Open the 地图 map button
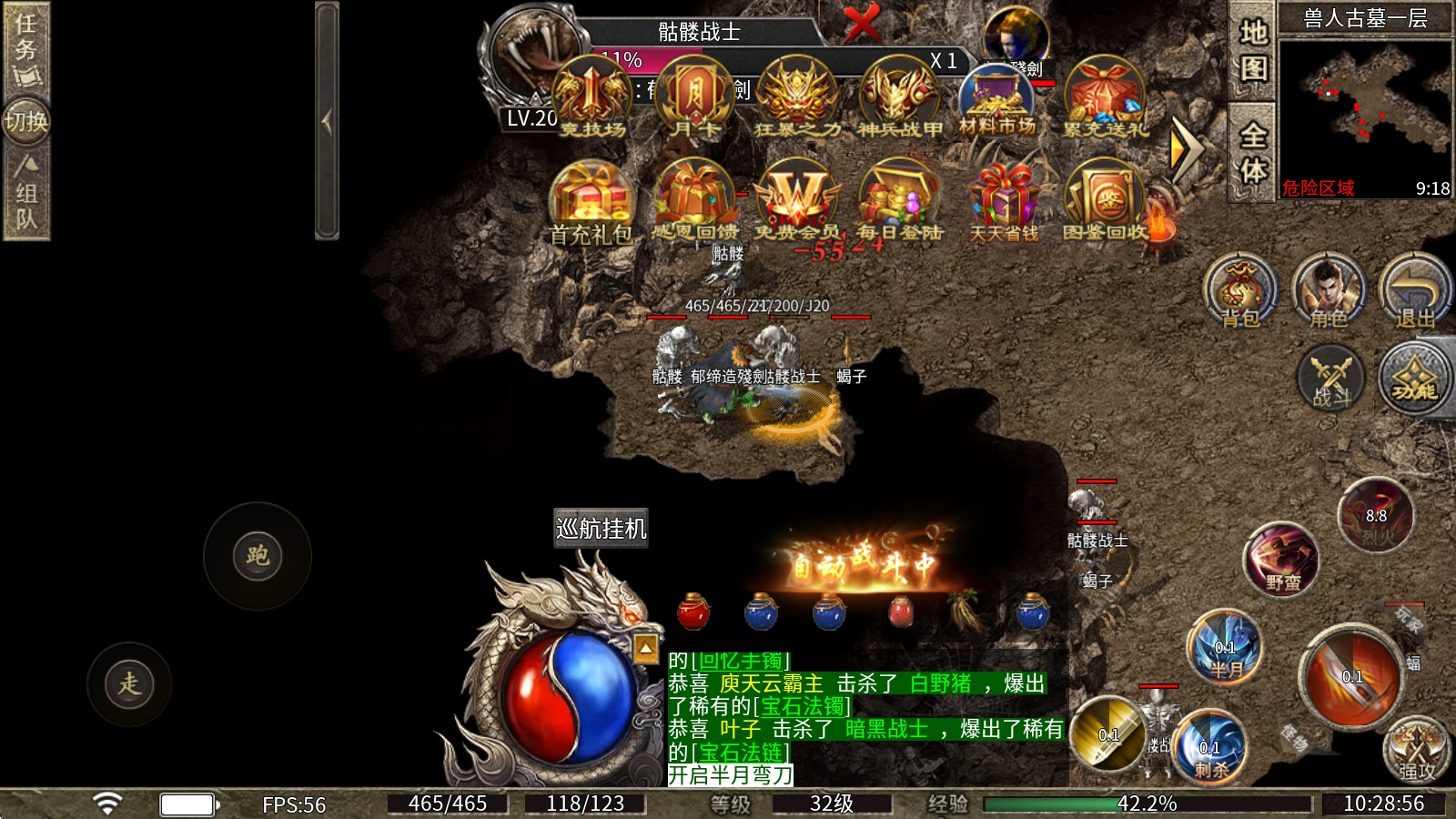1456x819 pixels. click(x=1253, y=50)
